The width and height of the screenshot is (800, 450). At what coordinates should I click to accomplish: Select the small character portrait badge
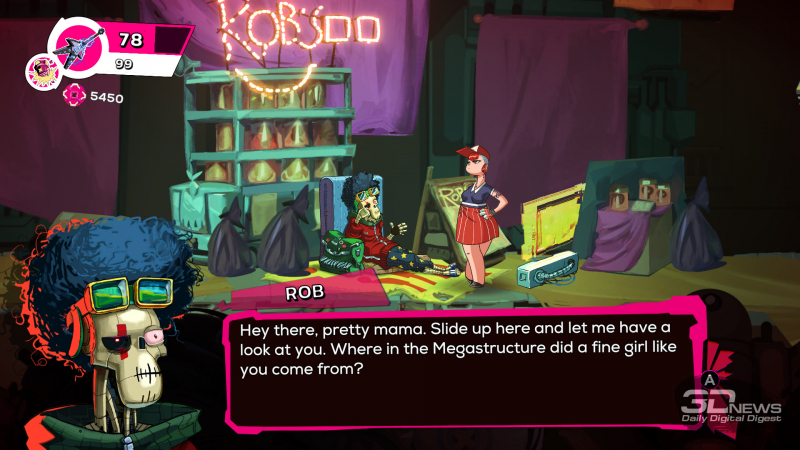click(x=44, y=72)
